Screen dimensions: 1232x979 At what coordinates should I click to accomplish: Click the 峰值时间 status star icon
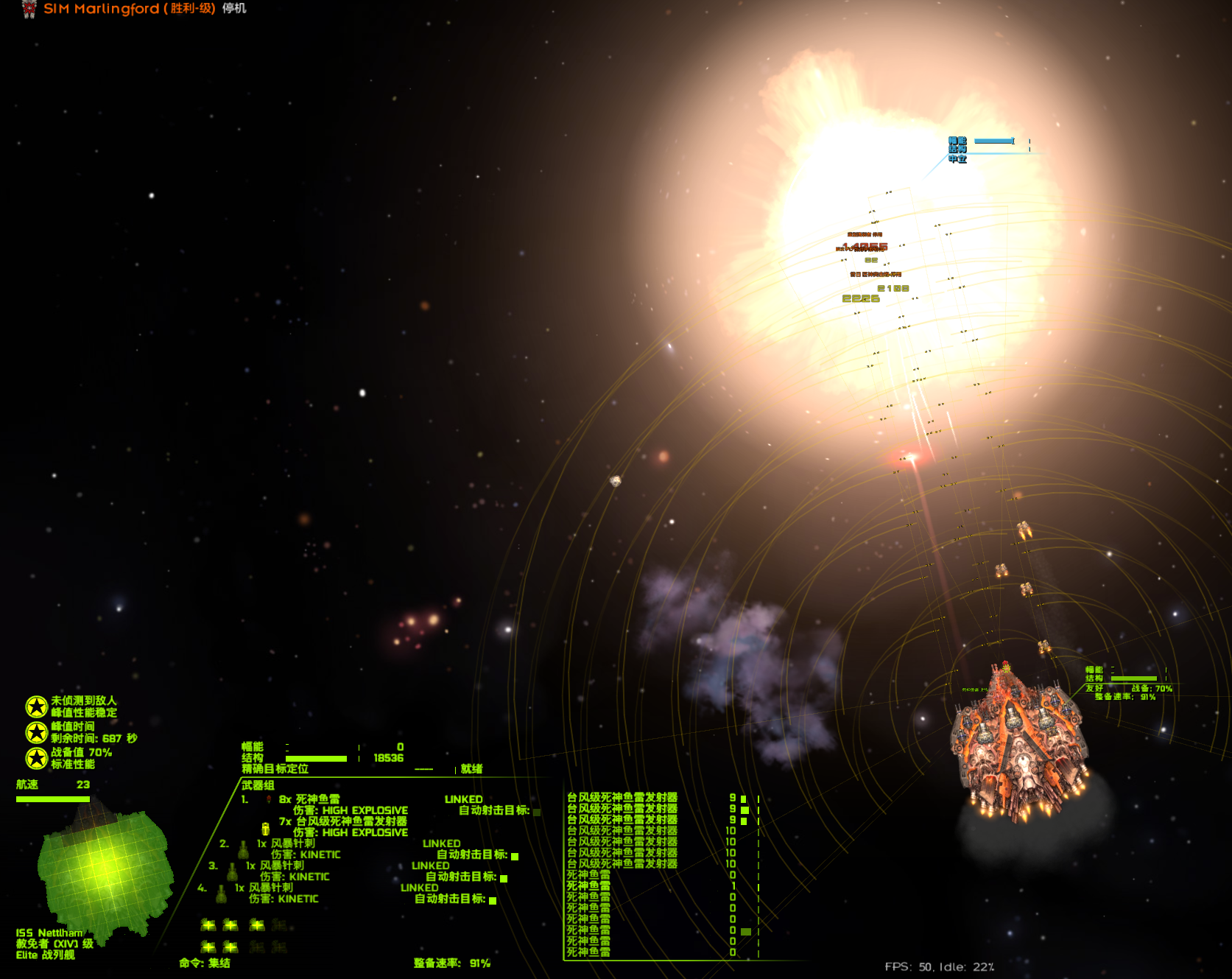(36, 732)
